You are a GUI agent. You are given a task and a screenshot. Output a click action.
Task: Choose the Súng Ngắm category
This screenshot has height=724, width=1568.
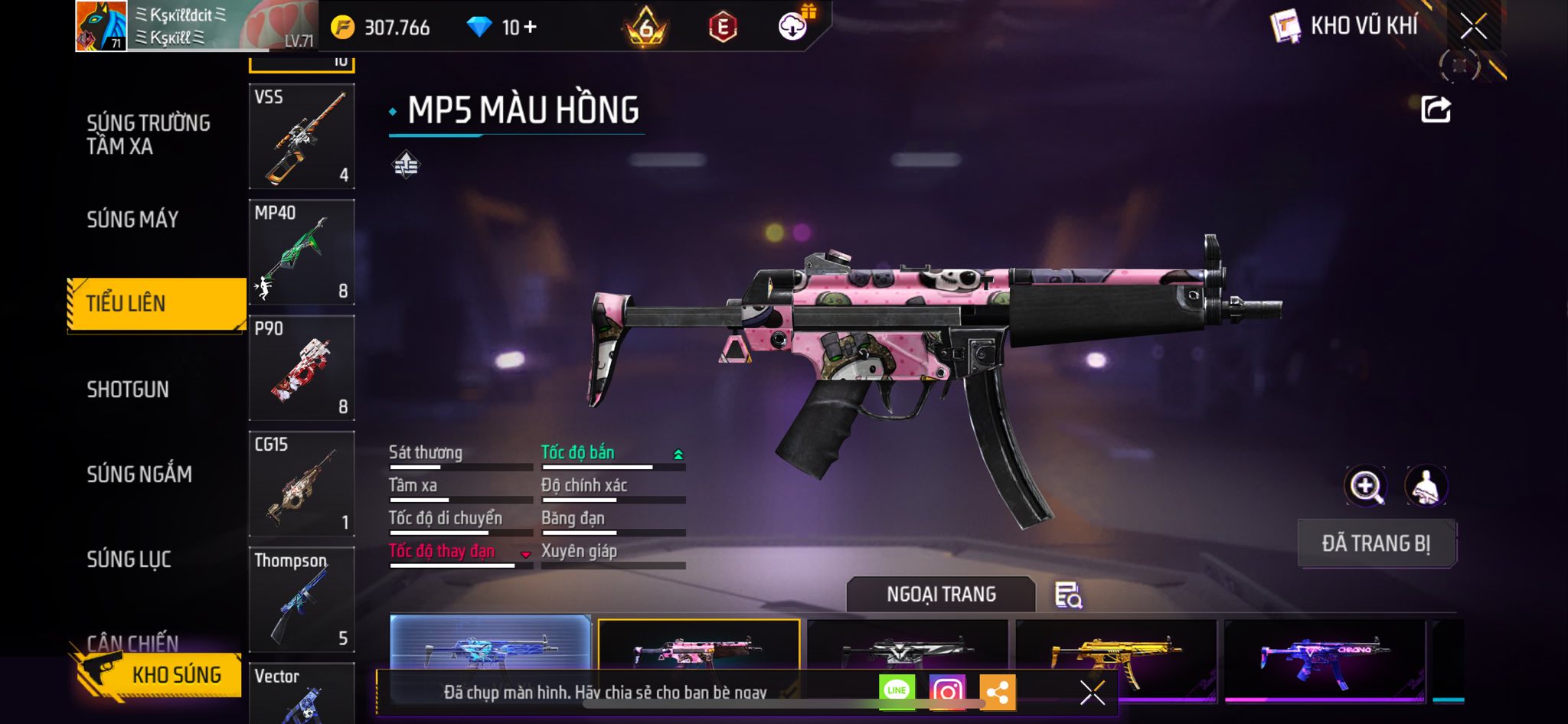pyautogui.click(x=139, y=475)
